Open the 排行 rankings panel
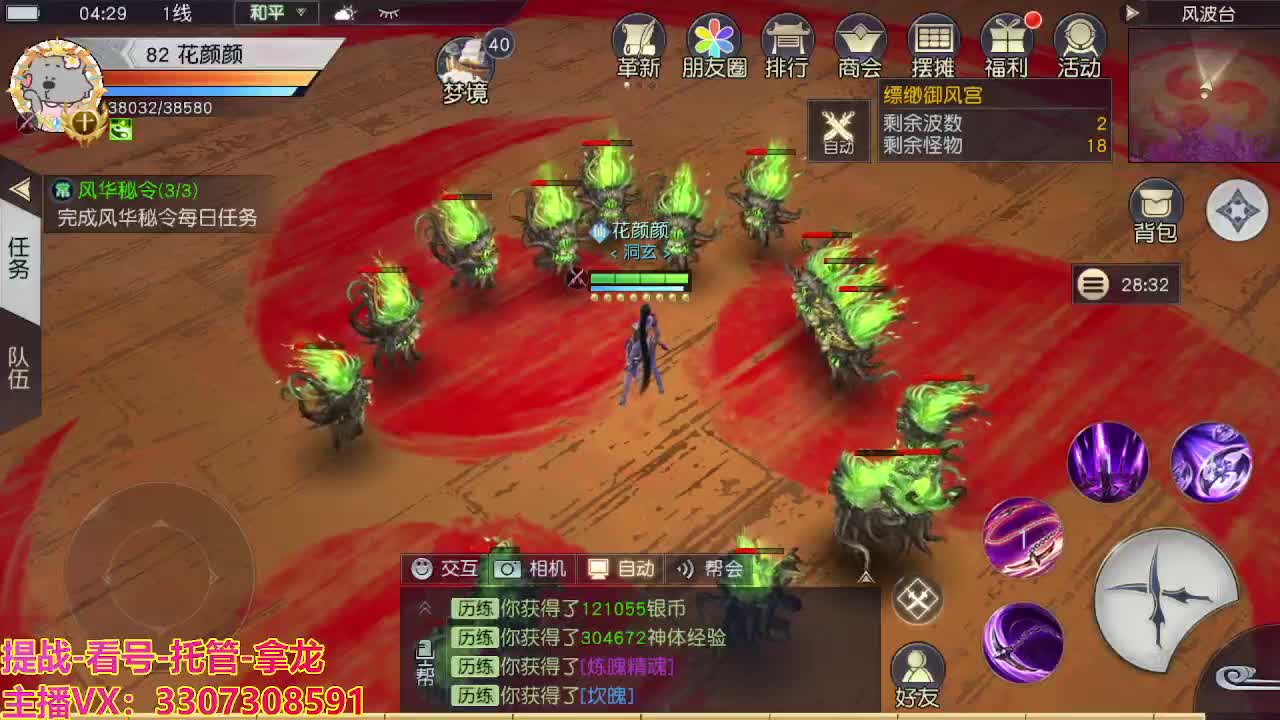This screenshot has height=720, width=1280. (x=786, y=45)
